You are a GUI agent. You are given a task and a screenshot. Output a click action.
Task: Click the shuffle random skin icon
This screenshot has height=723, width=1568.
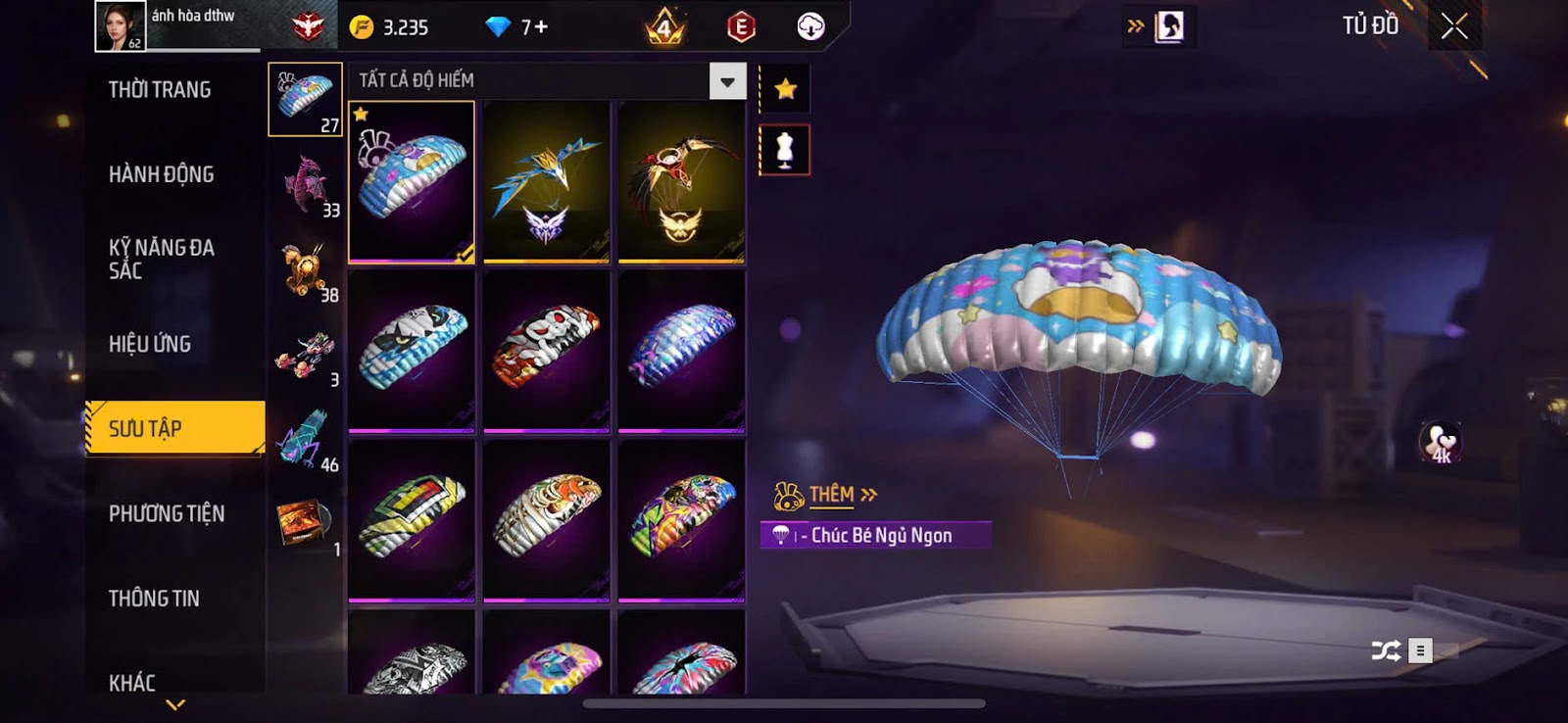pyautogui.click(x=1386, y=651)
